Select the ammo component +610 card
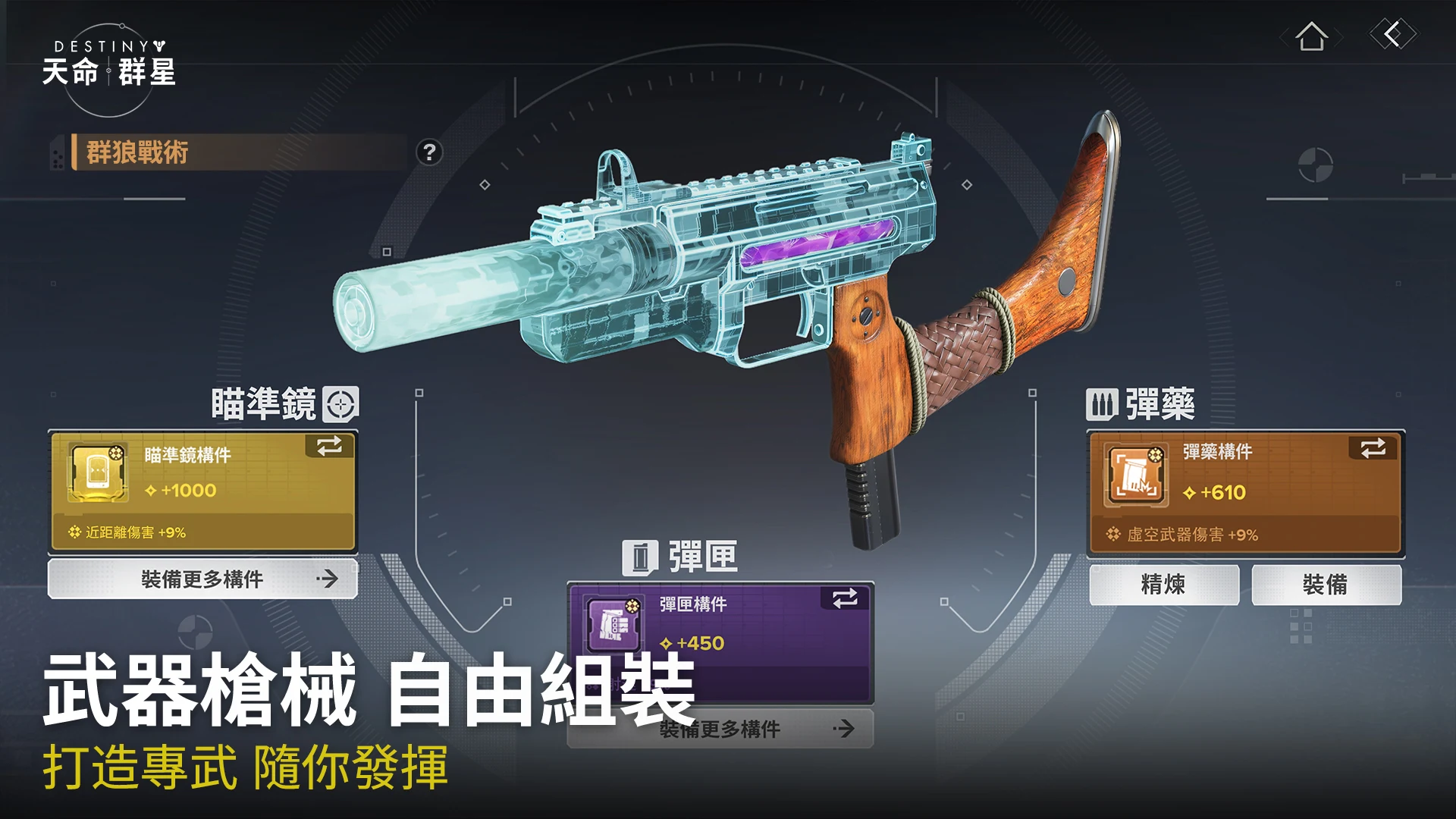This screenshot has width=1456, height=819. tap(1246, 493)
